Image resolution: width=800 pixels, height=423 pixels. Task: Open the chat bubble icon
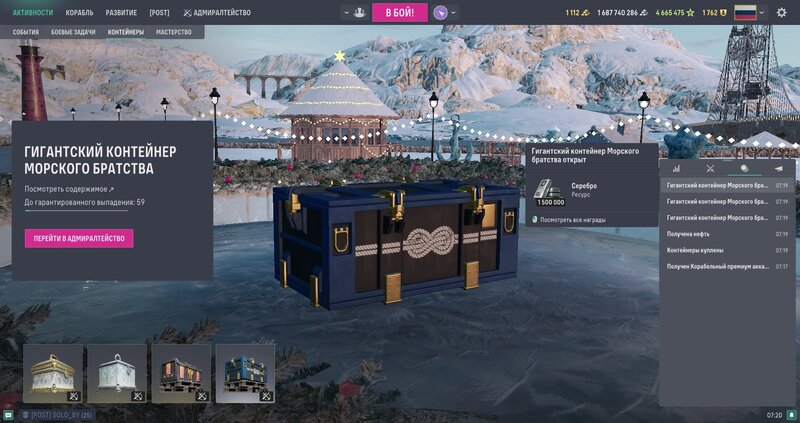[x=8, y=414]
